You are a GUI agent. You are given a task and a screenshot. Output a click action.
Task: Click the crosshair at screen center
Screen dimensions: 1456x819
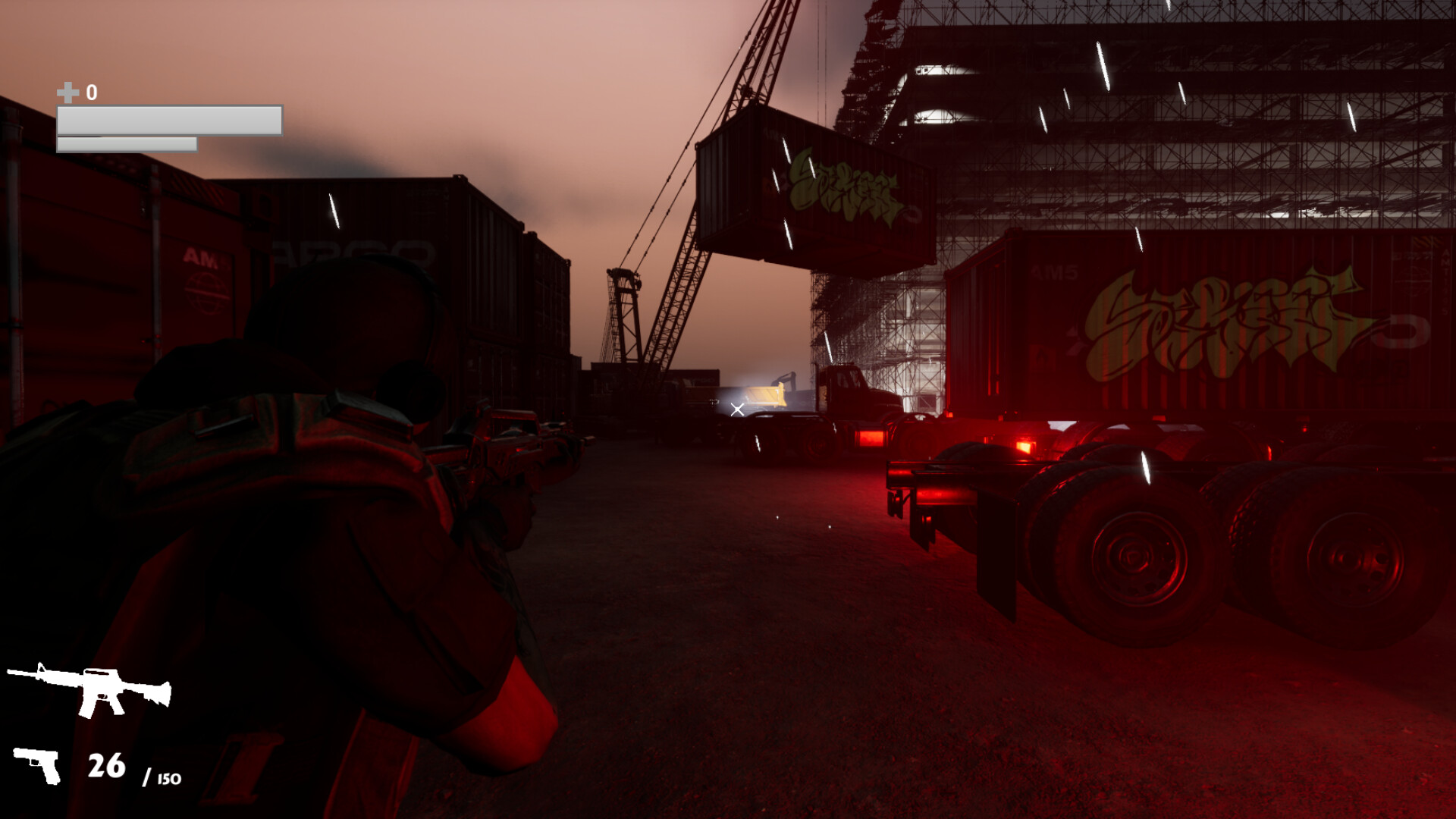736,408
